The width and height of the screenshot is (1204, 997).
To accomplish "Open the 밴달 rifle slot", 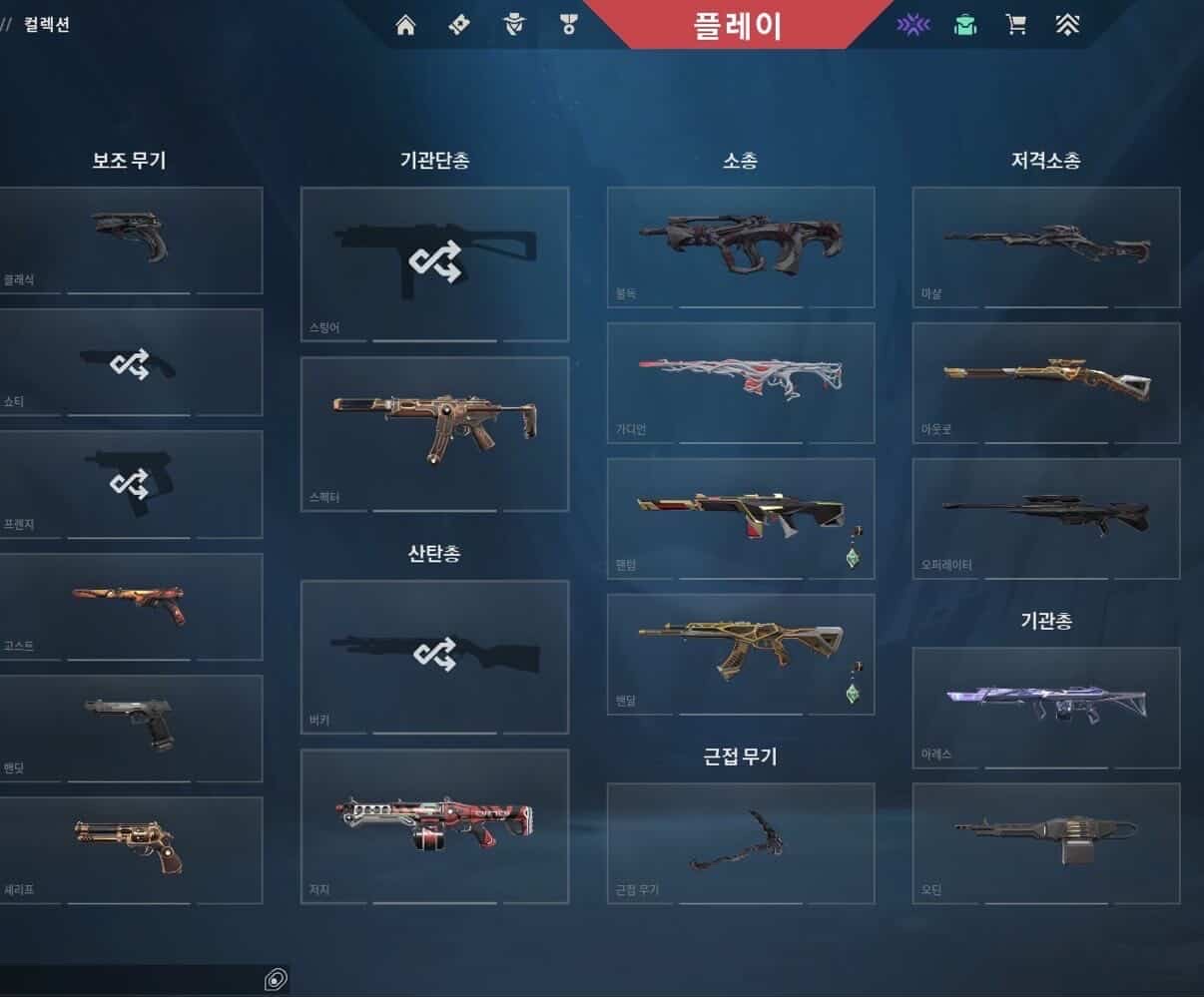I will (x=741, y=654).
